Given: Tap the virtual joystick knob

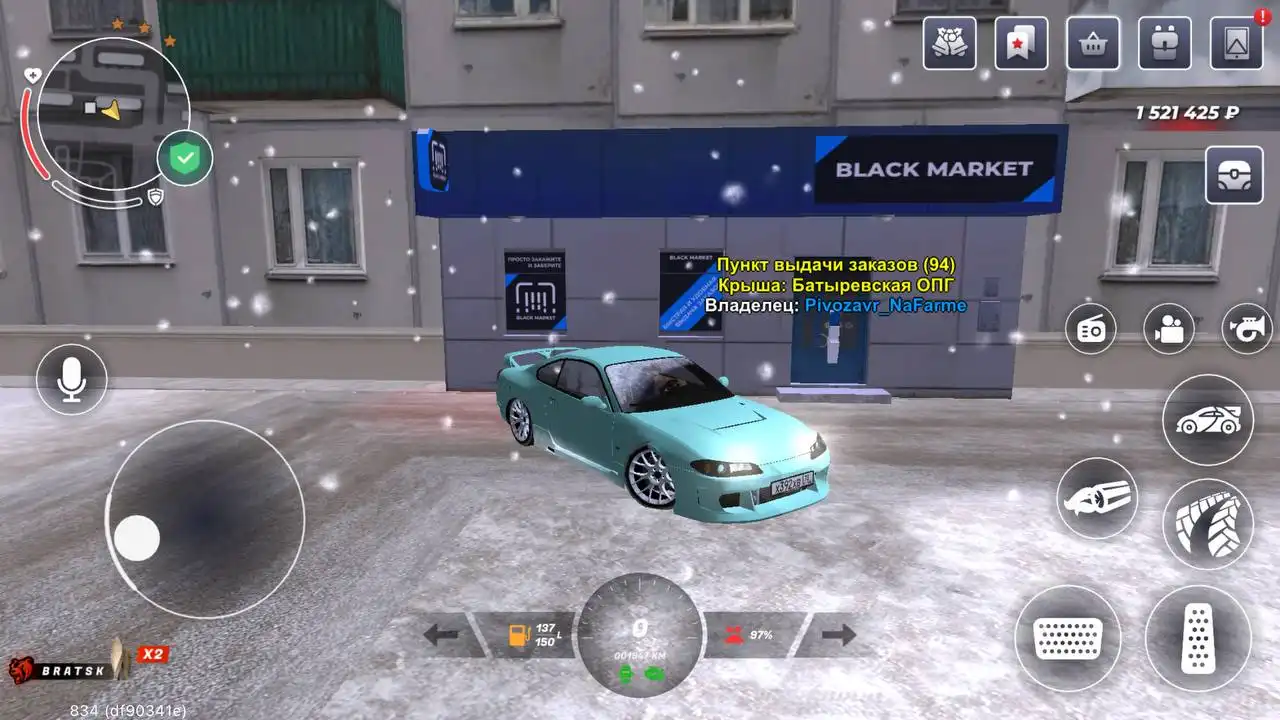Looking at the screenshot, I should 137,538.
